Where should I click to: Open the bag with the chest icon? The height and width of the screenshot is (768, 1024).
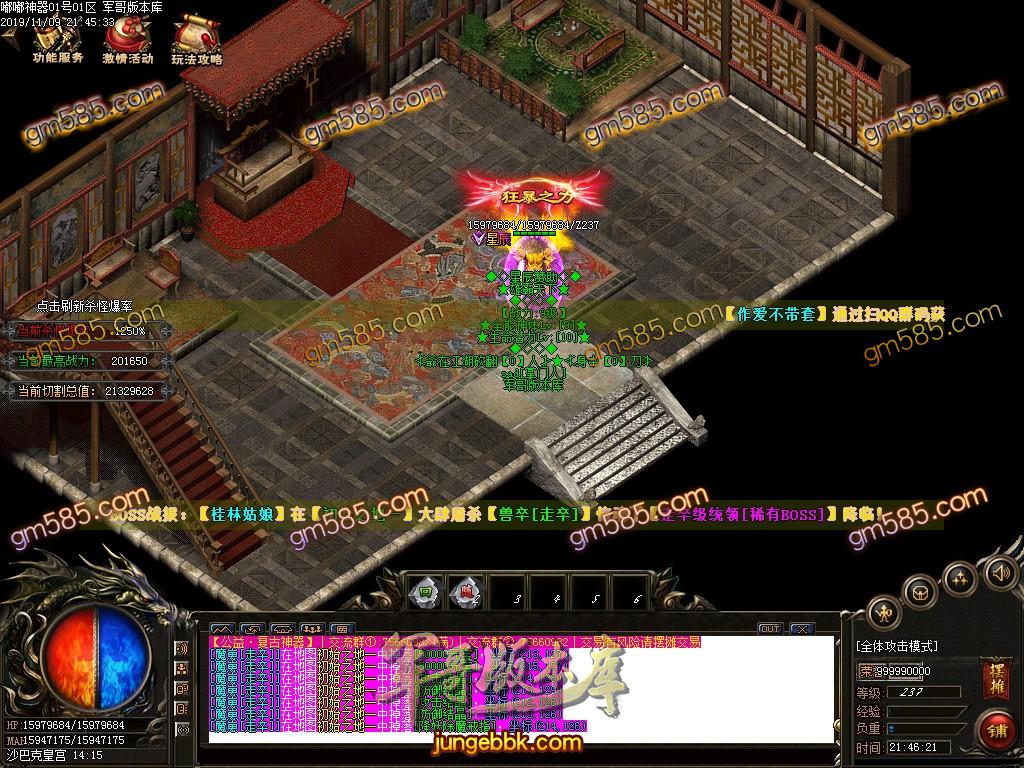921,591
